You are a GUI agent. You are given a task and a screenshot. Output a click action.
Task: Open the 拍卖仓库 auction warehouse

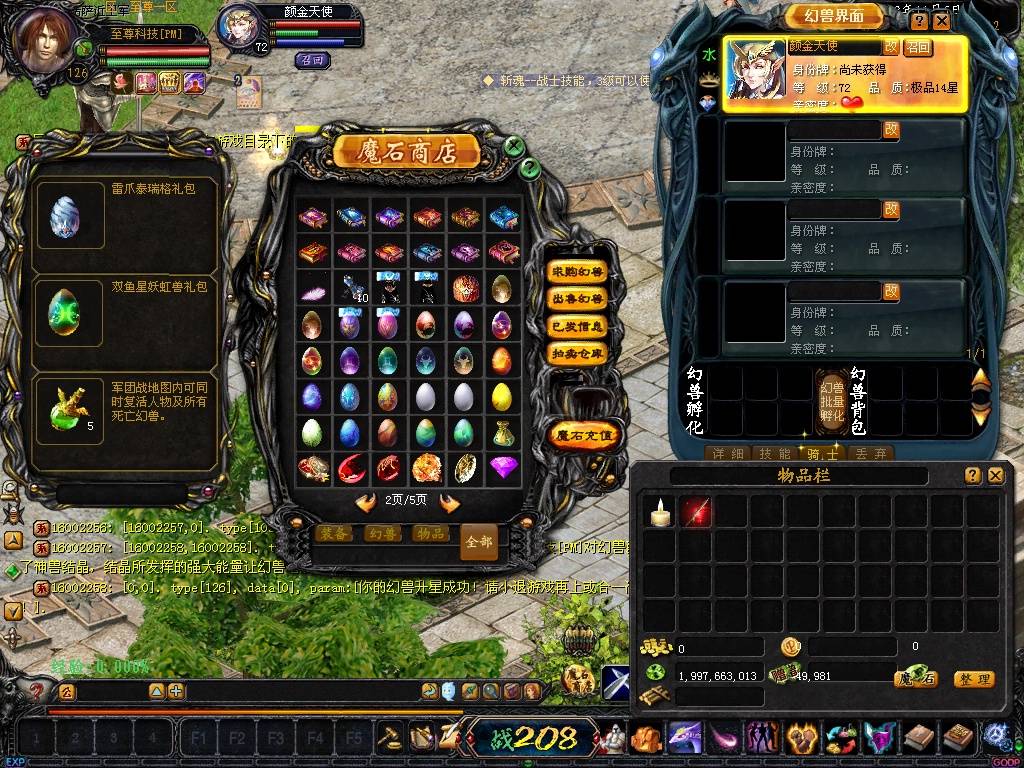[577, 353]
